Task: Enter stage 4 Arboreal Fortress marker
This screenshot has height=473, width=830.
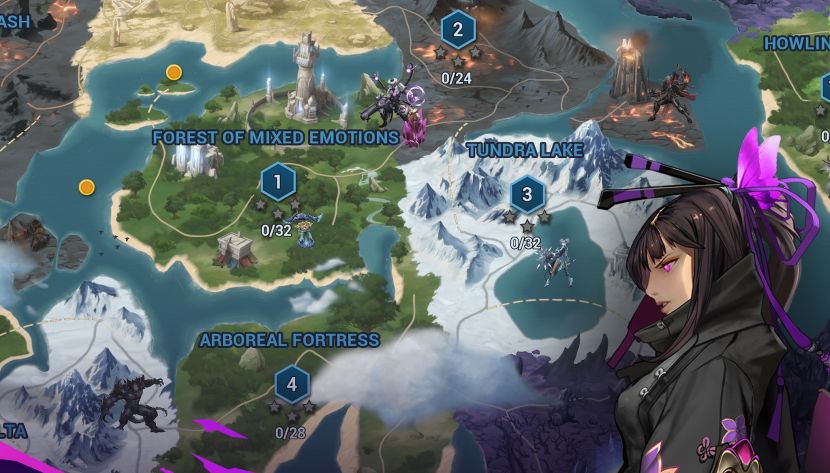Action: click(291, 384)
